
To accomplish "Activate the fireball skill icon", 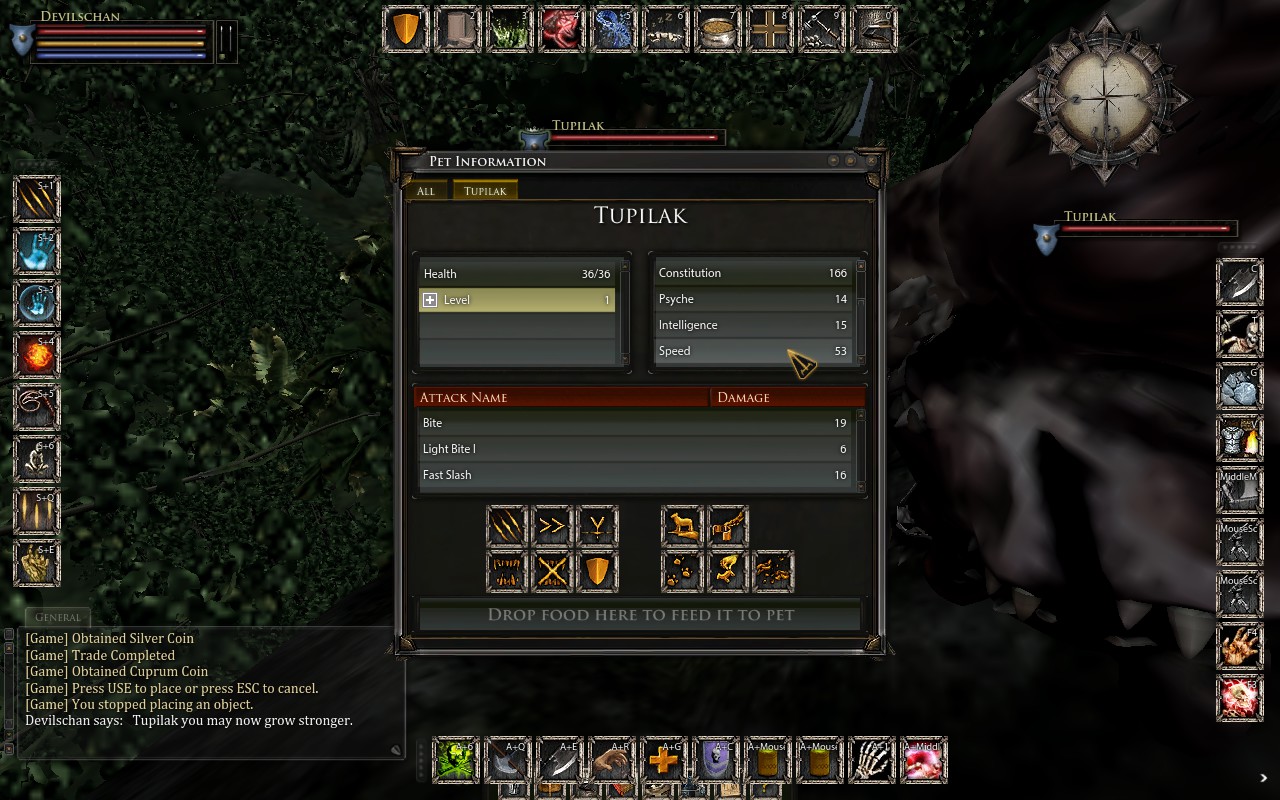I will (x=37, y=355).
